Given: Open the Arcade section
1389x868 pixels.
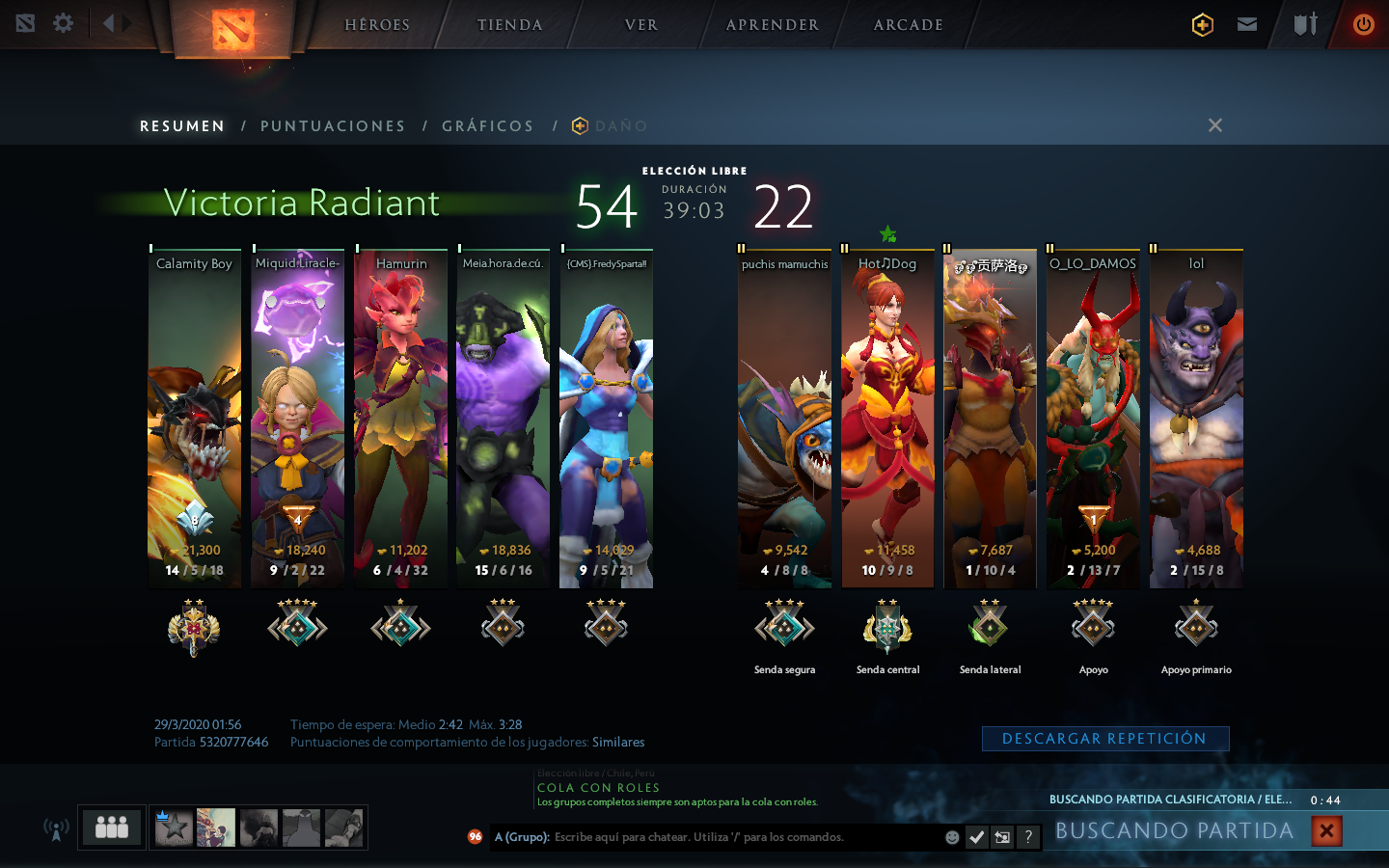Looking at the screenshot, I should click(908, 25).
